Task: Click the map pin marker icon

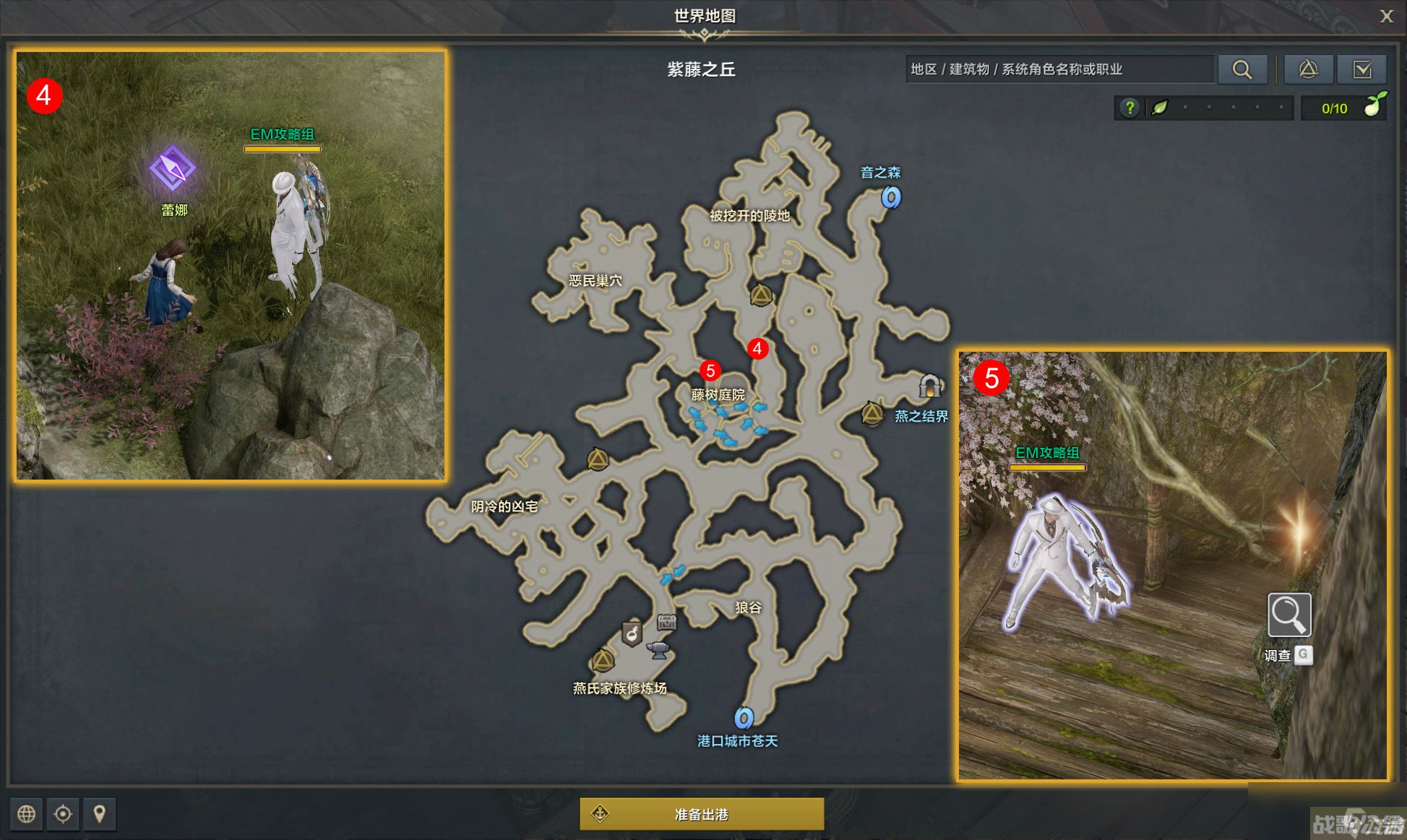Action: [100, 814]
